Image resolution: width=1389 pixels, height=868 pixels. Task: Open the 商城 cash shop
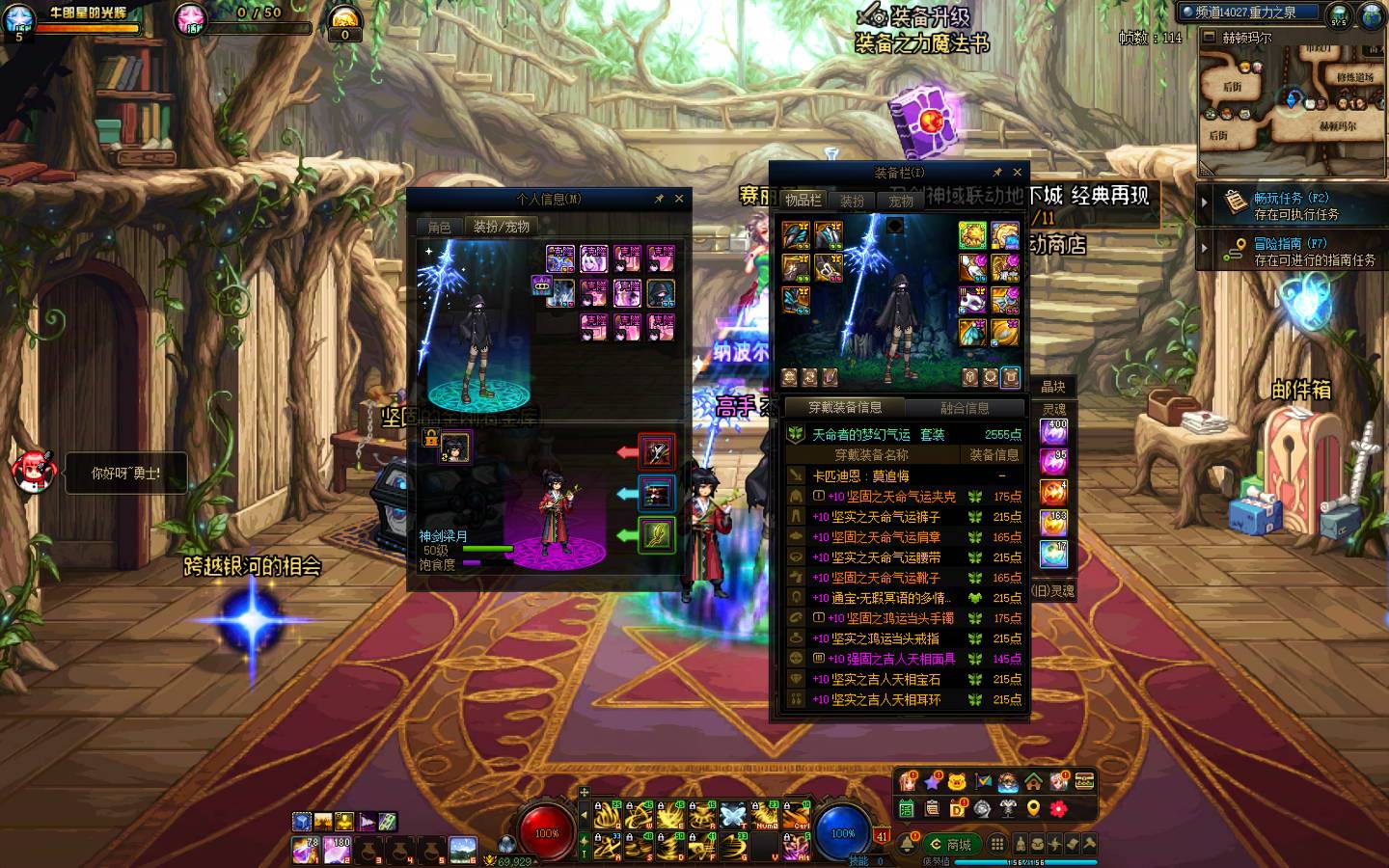(950, 845)
